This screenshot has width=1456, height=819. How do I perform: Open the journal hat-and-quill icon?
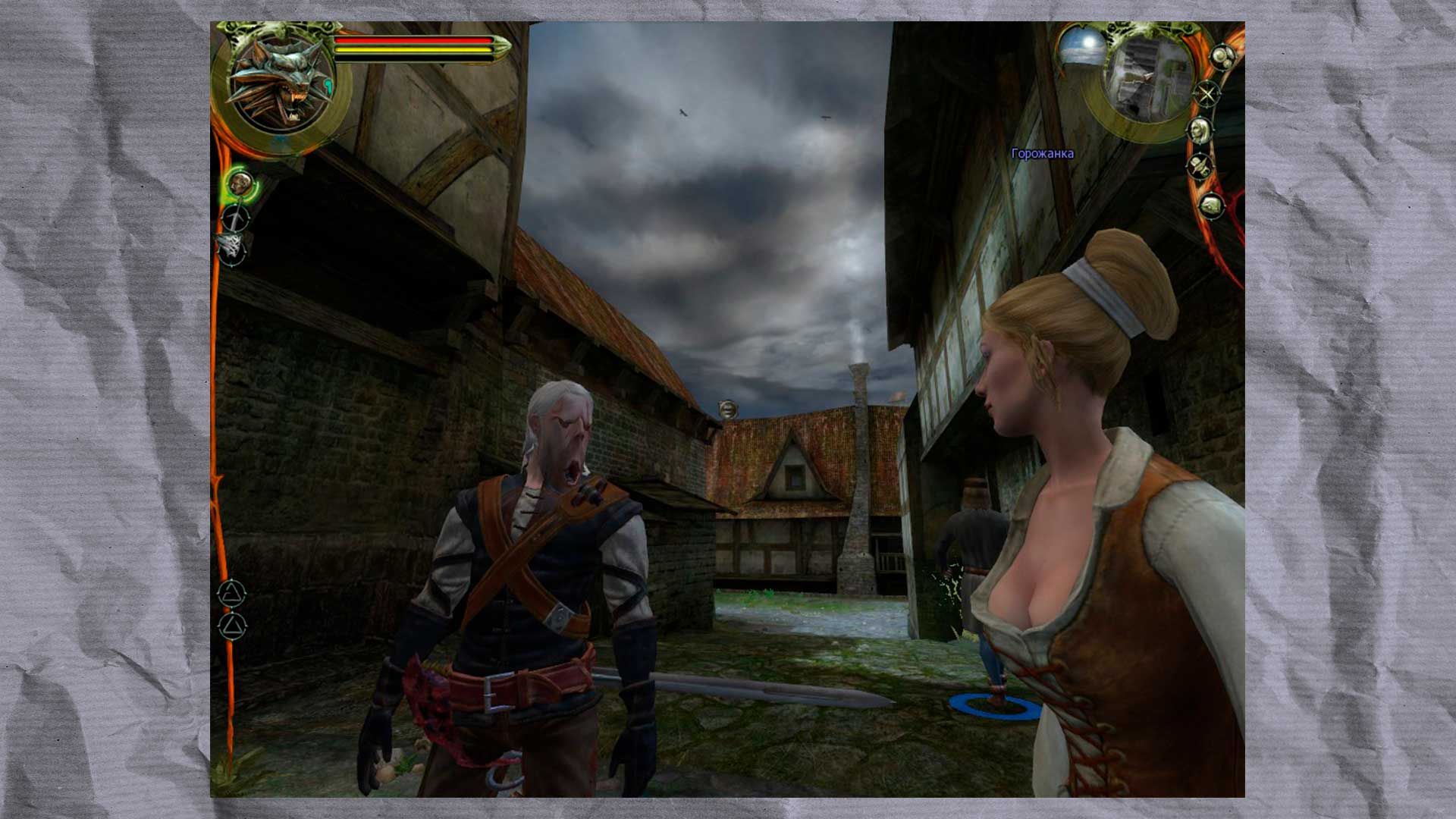tap(1199, 166)
